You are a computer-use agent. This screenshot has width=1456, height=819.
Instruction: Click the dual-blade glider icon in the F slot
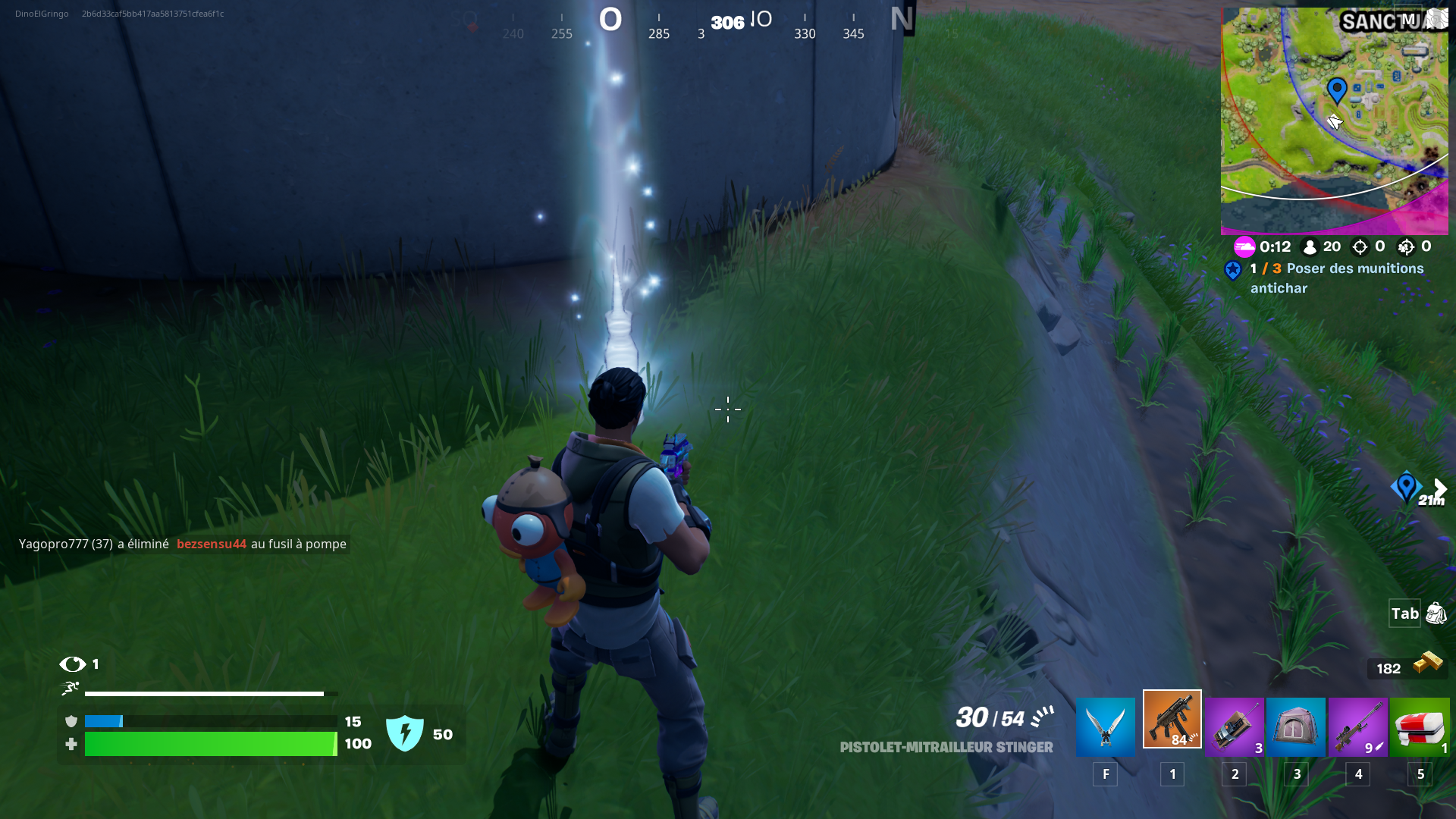tap(1105, 726)
